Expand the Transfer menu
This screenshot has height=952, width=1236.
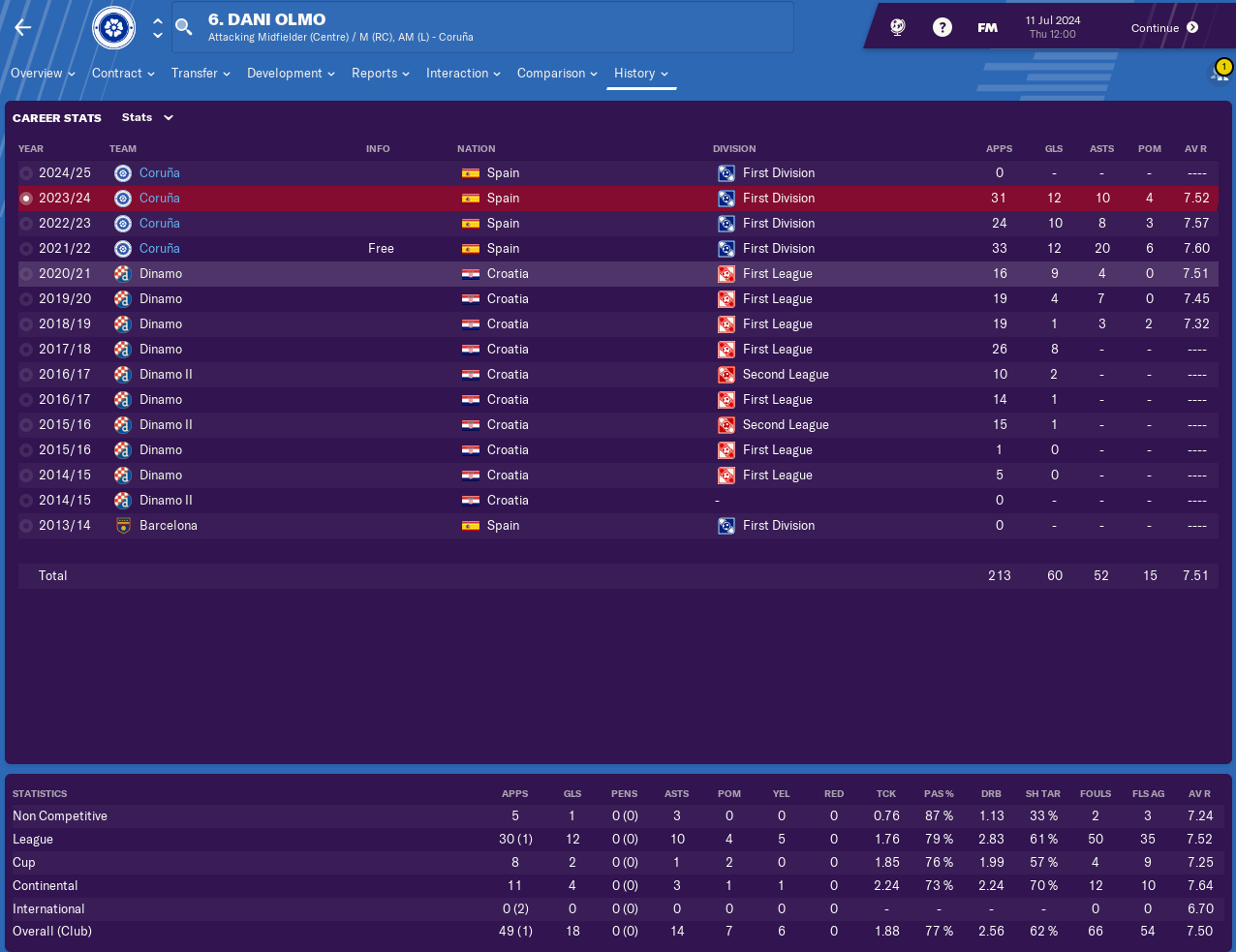point(201,74)
